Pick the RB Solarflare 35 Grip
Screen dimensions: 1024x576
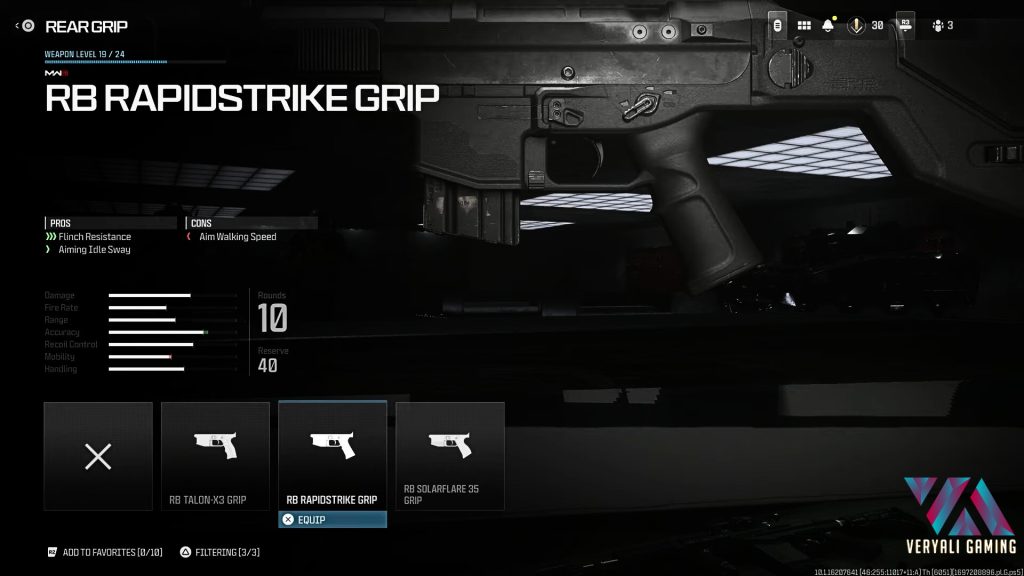tap(450, 456)
